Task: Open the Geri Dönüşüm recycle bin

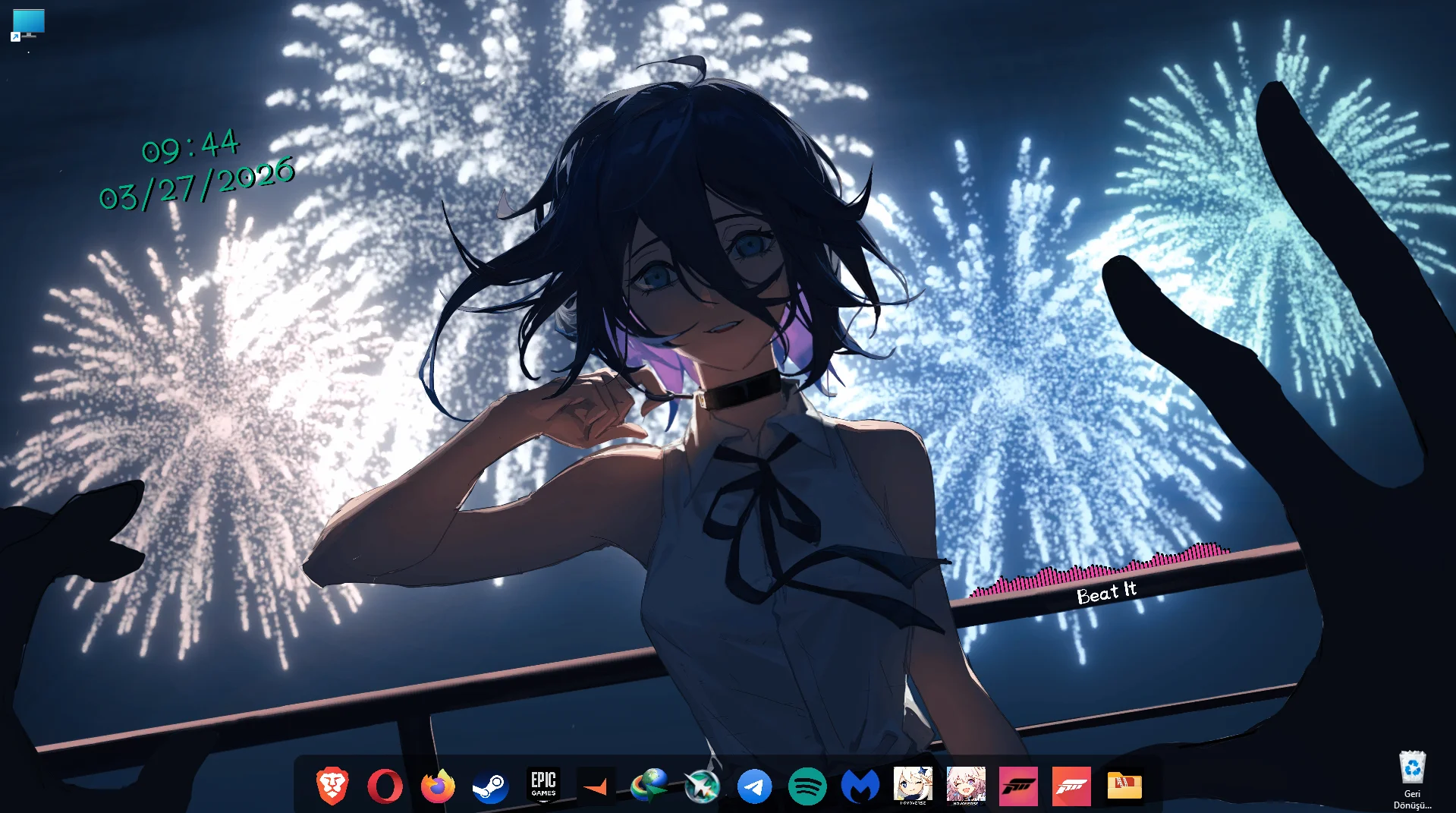Action: [1411, 767]
